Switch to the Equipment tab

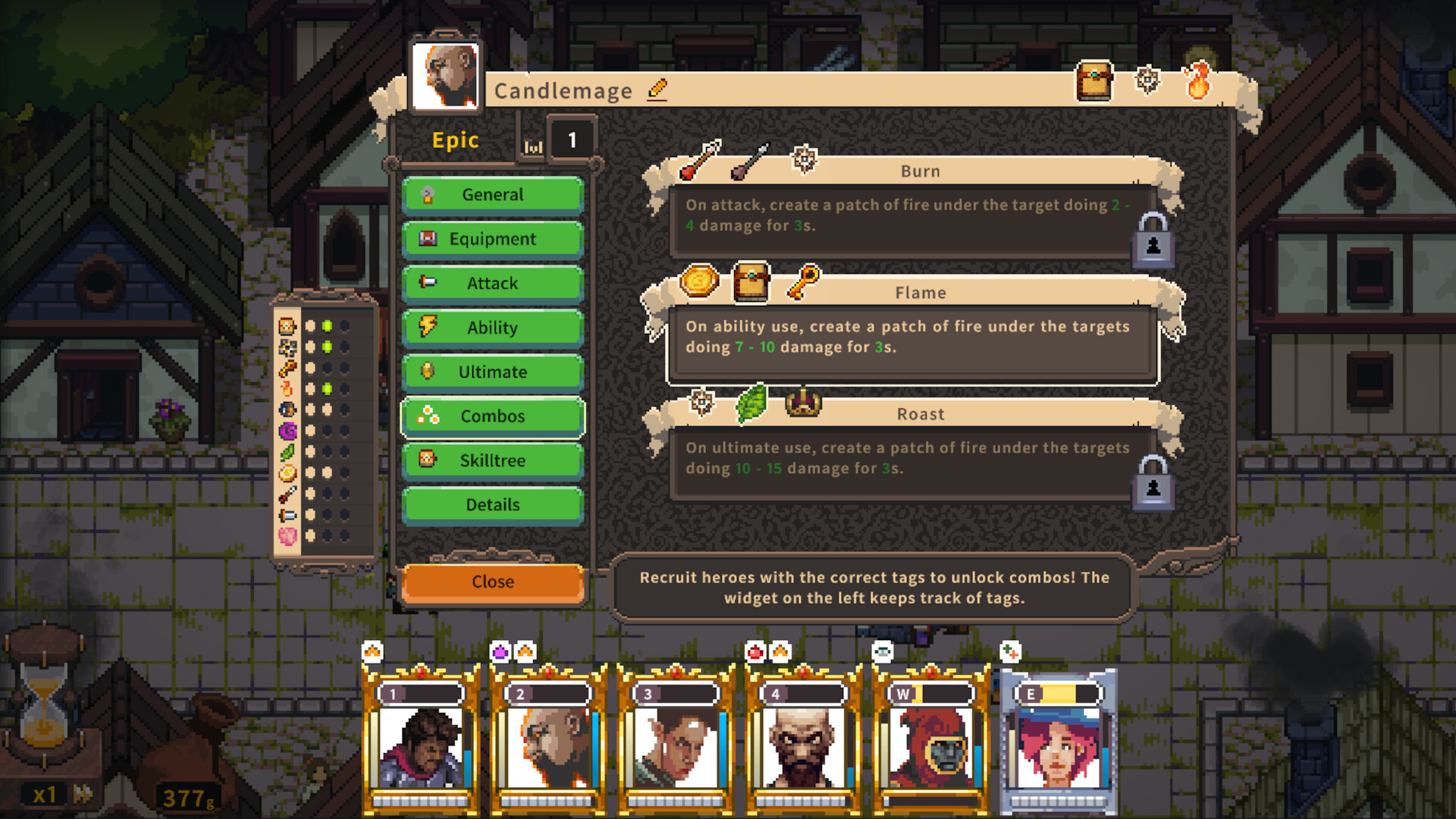click(492, 239)
